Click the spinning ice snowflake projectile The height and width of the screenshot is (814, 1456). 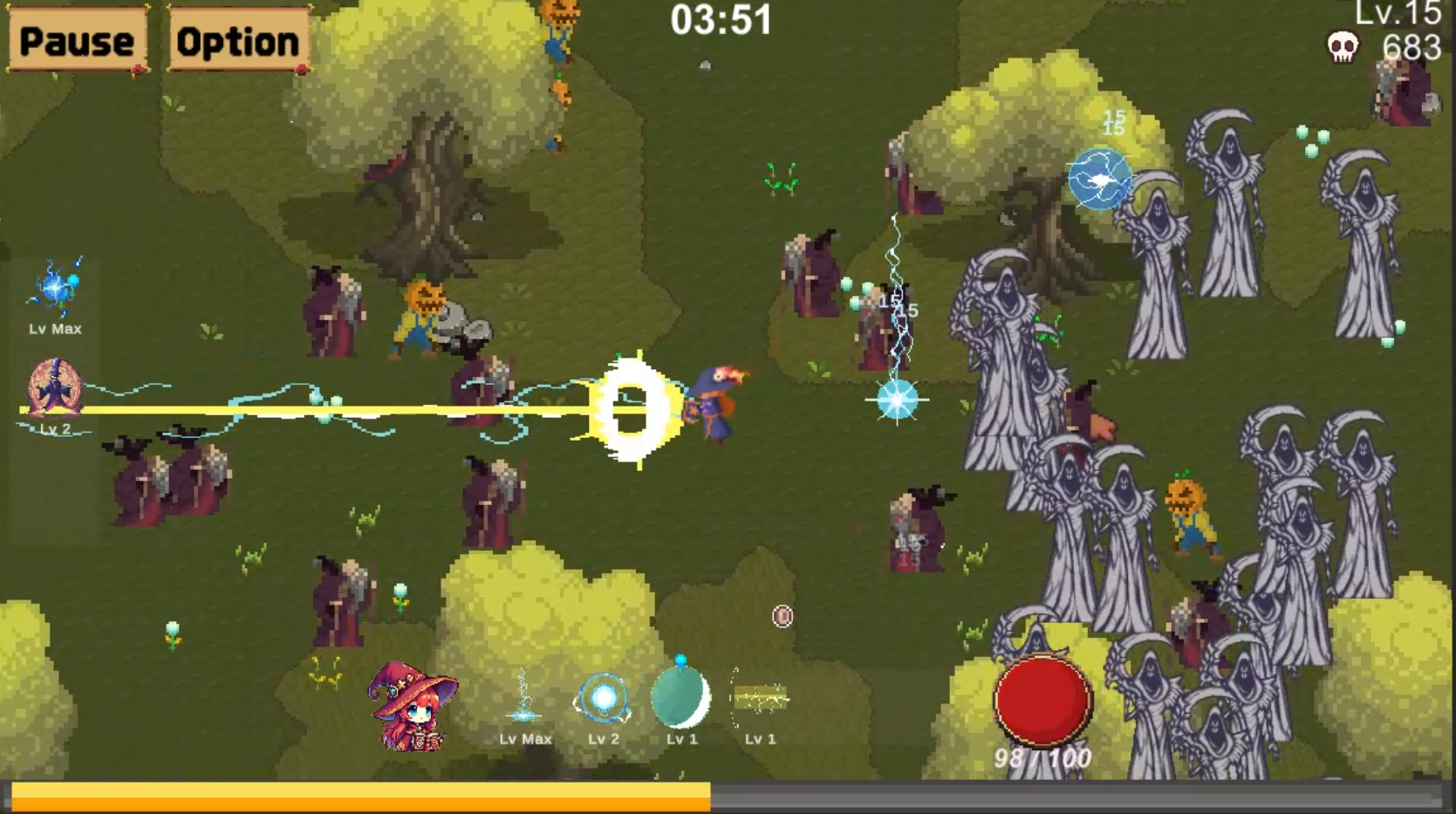tap(897, 398)
